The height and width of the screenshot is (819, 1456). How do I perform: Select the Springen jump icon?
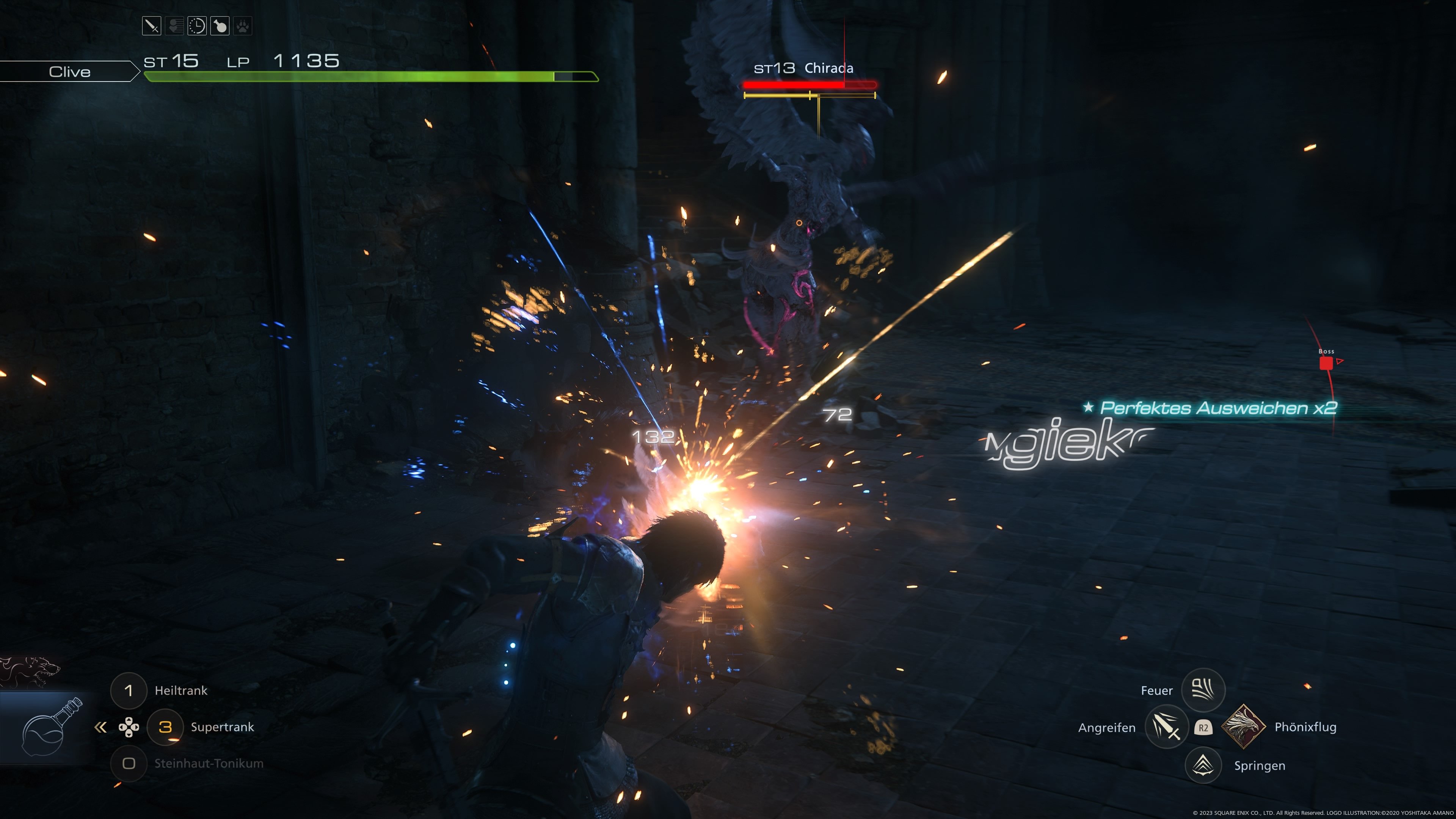pyautogui.click(x=1203, y=765)
